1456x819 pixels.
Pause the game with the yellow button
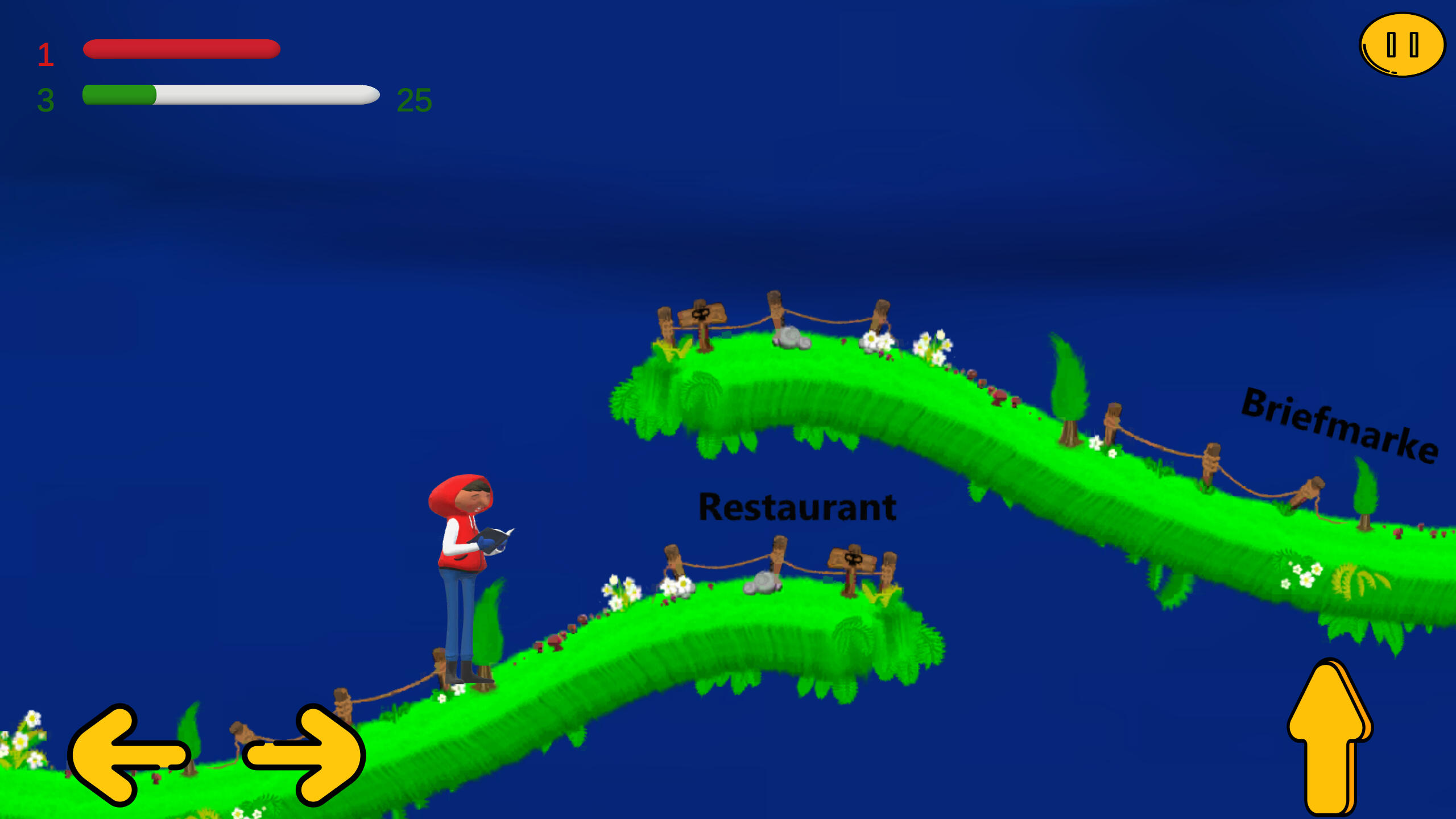pos(1402,45)
